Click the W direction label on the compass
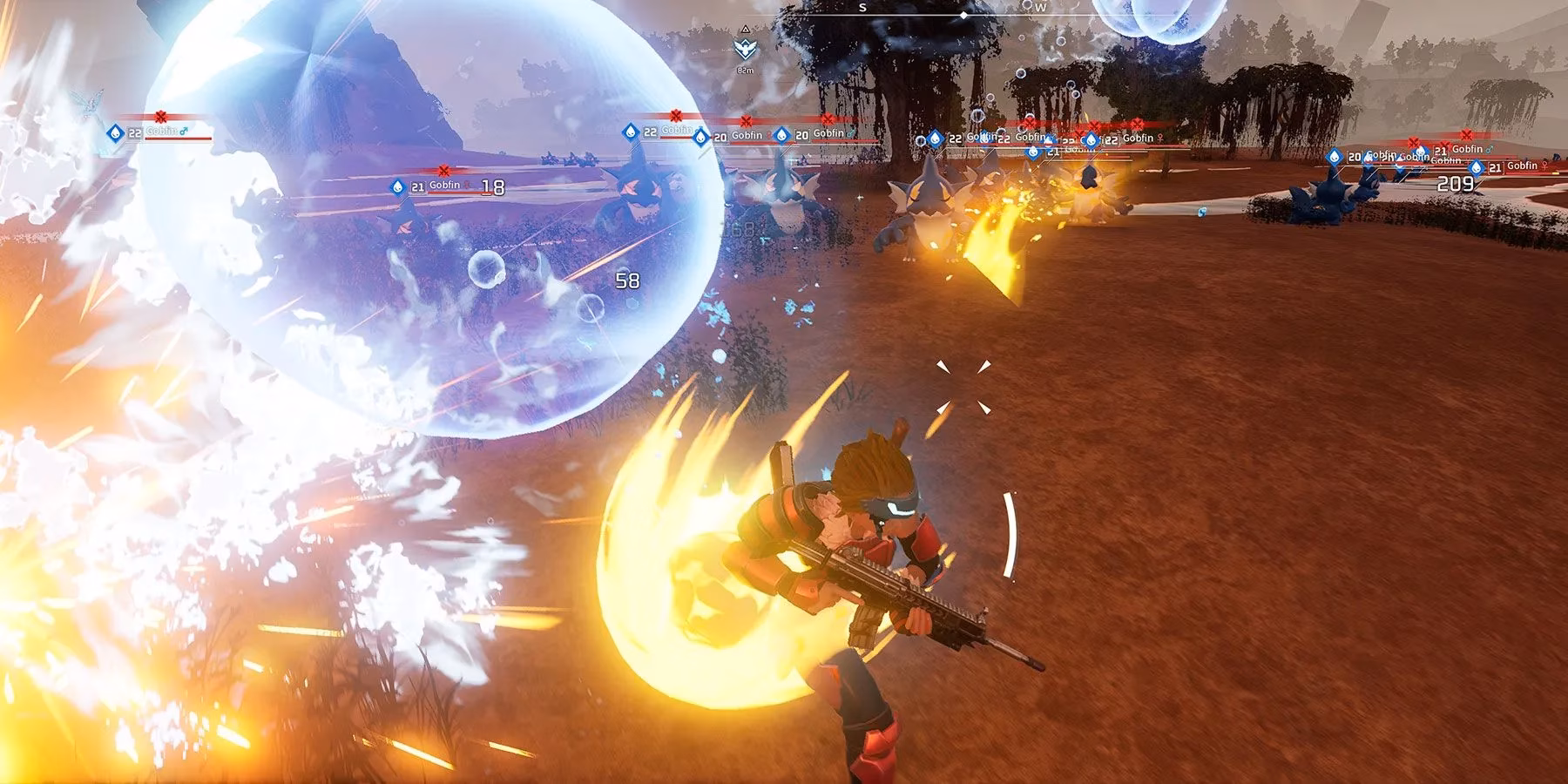The height and width of the screenshot is (784, 1568). click(1042, 8)
